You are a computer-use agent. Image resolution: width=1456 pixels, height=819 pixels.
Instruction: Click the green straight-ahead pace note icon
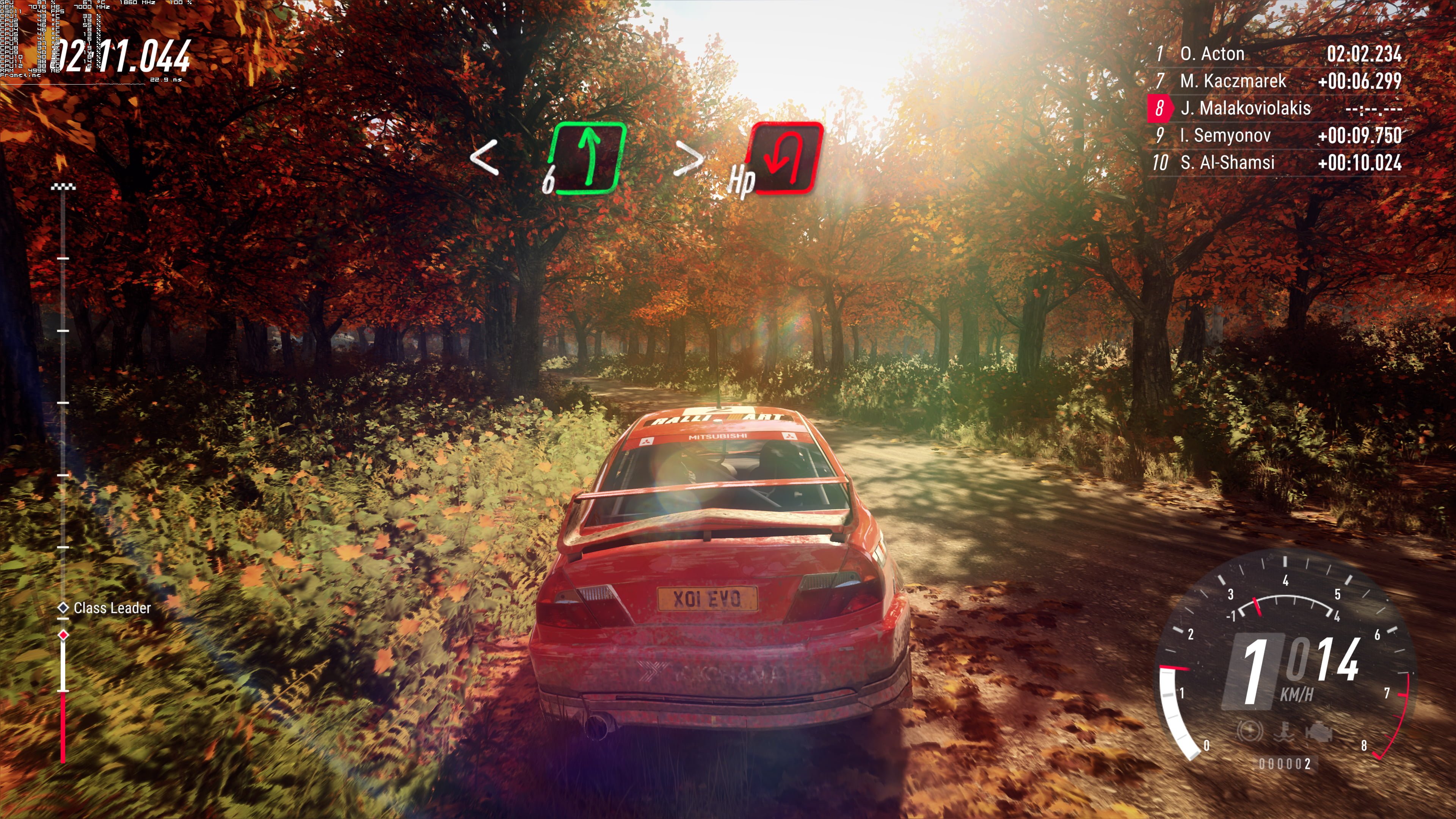click(588, 158)
